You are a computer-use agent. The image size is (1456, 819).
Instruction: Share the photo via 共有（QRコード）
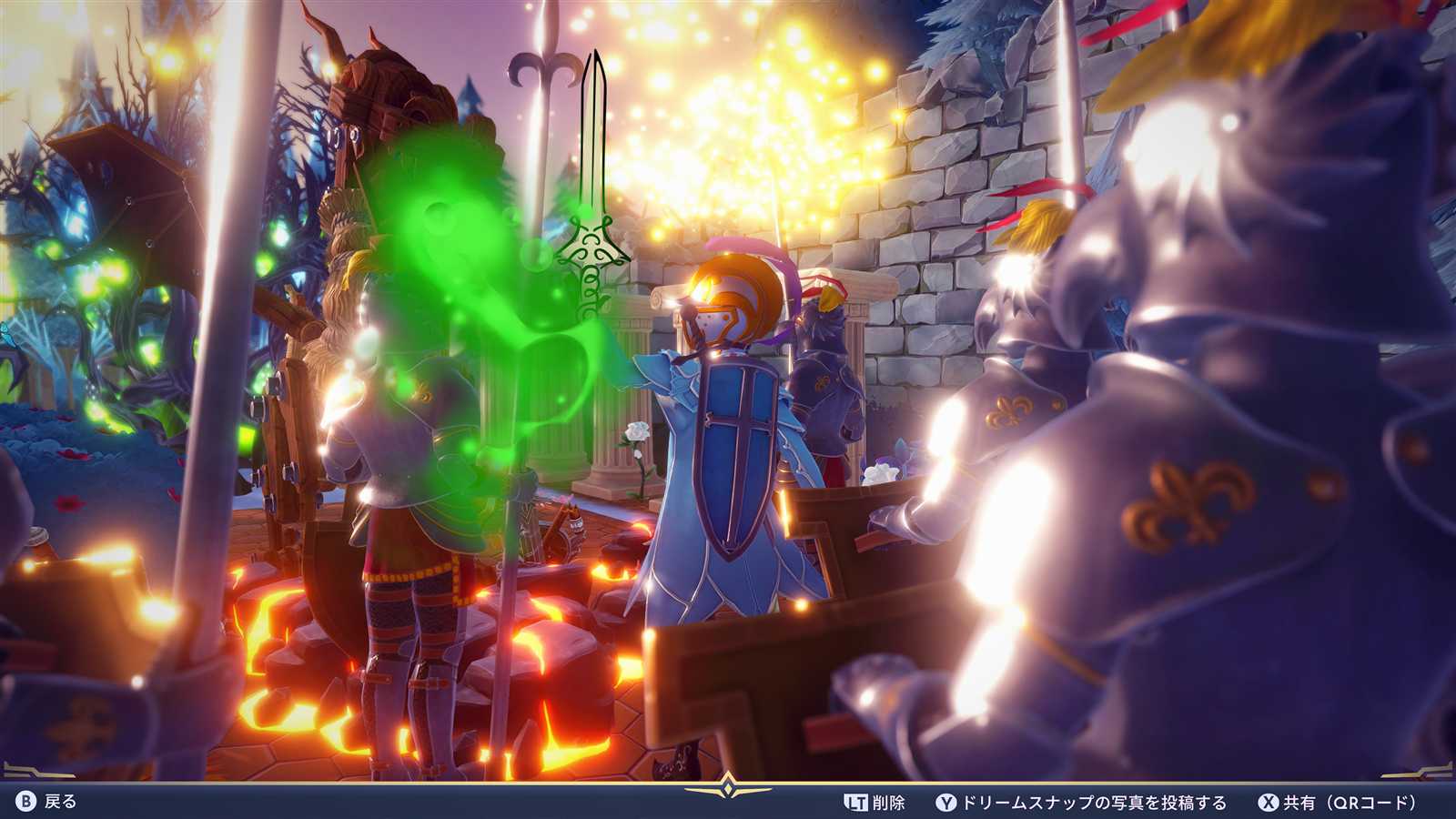[1338, 803]
